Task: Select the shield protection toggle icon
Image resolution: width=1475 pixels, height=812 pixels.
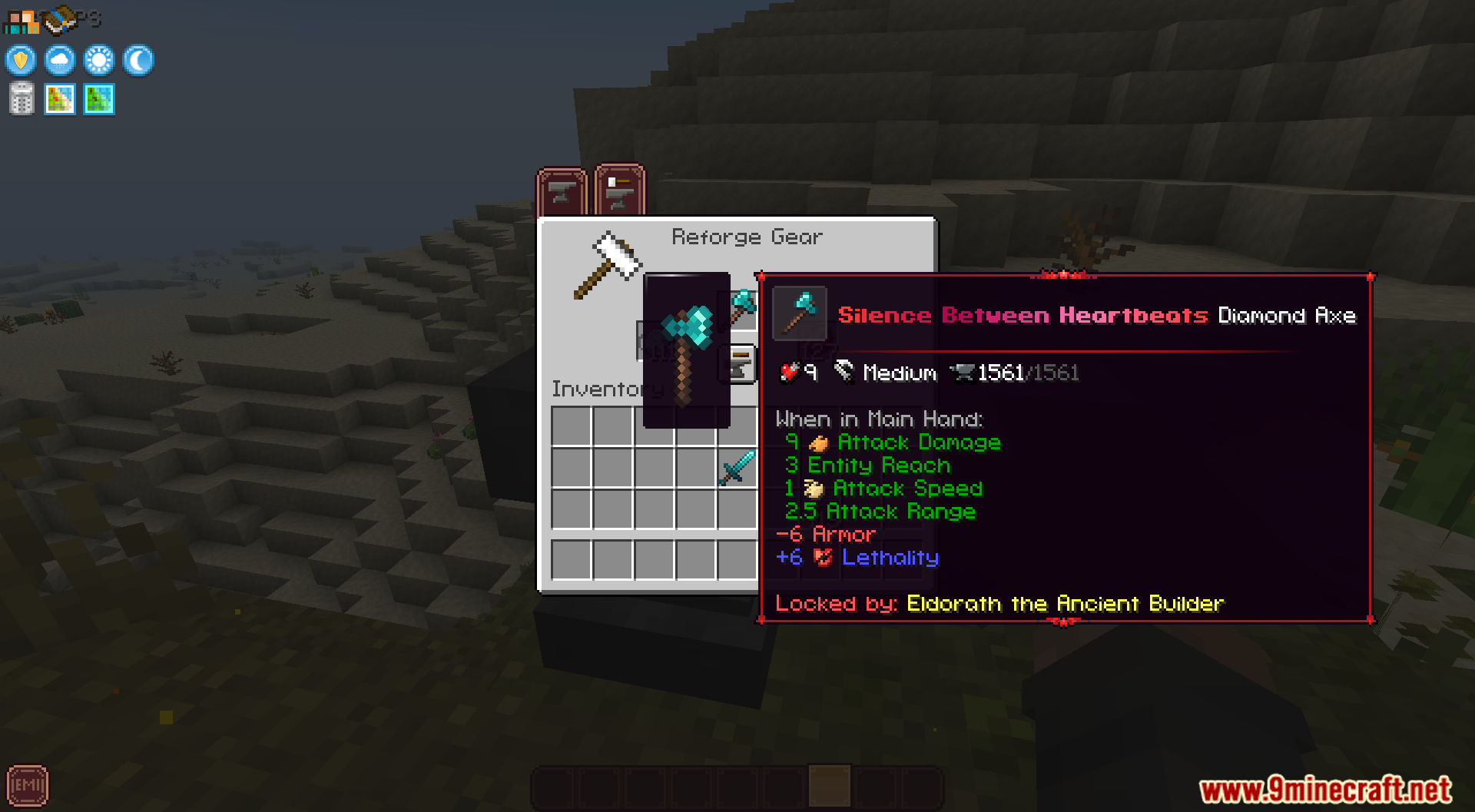Action: 20,61
